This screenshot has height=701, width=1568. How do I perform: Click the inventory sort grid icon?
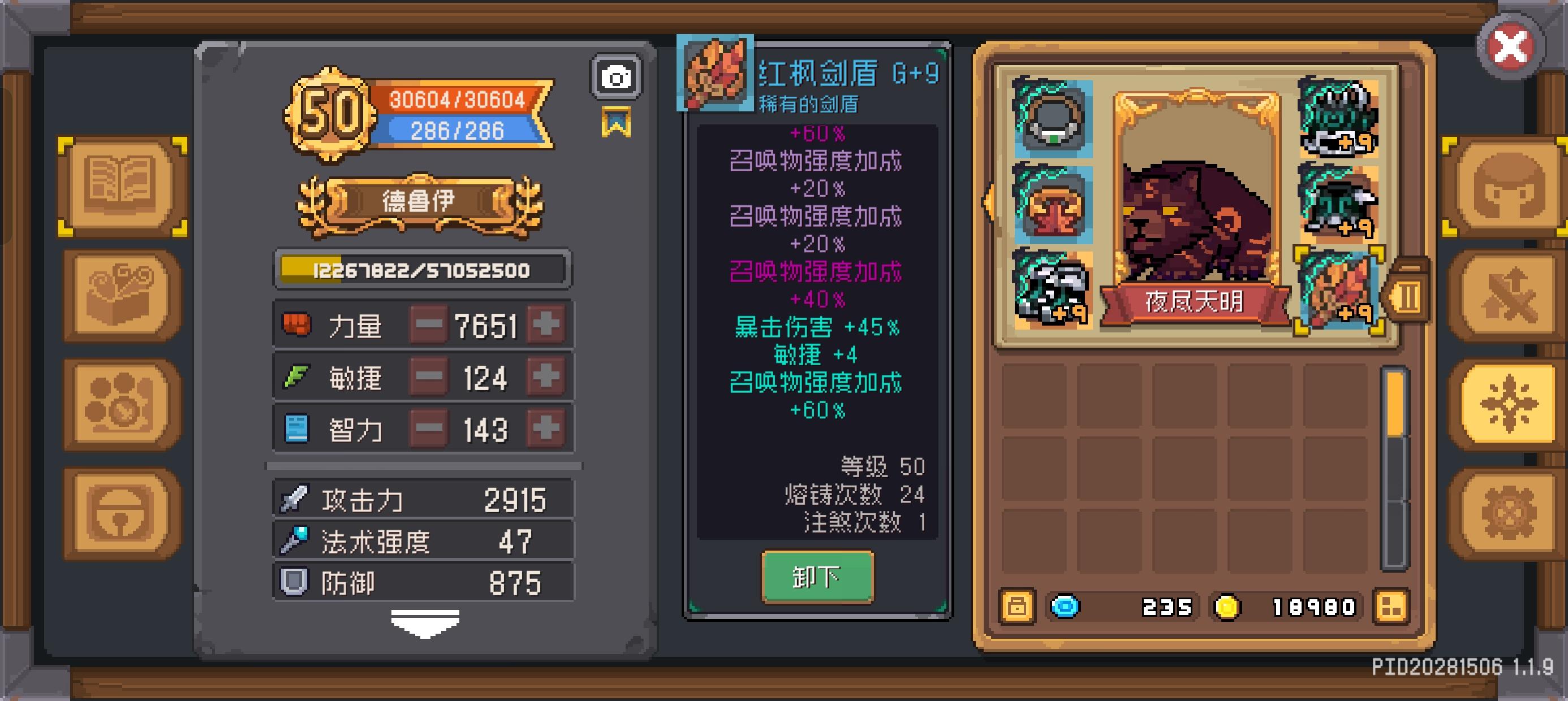(x=1392, y=607)
